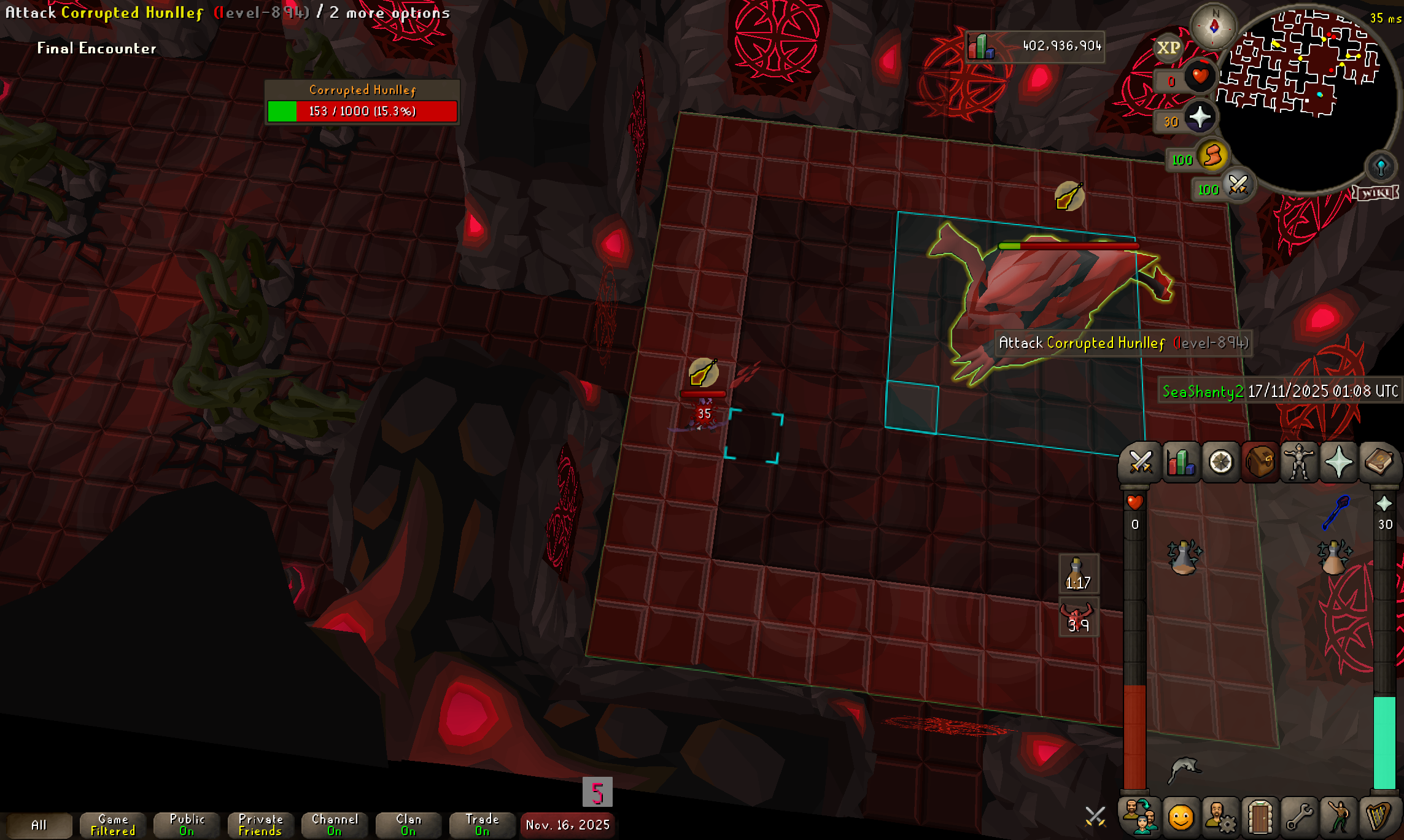Switch to the Clan chat tab
Image resolution: width=1404 pixels, height=840 pixels.
408,825
